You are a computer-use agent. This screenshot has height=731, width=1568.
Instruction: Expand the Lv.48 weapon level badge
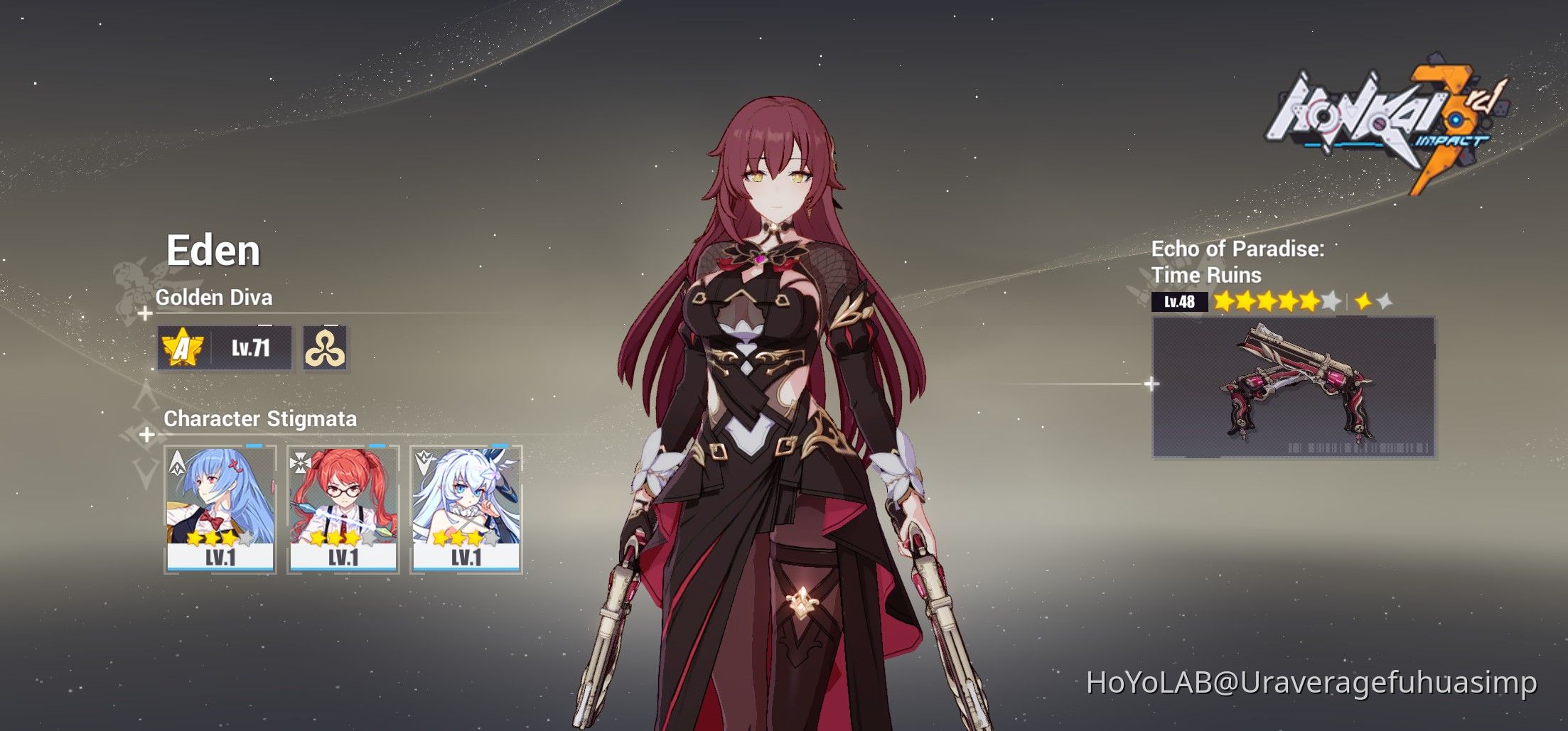click(1179, 301)
